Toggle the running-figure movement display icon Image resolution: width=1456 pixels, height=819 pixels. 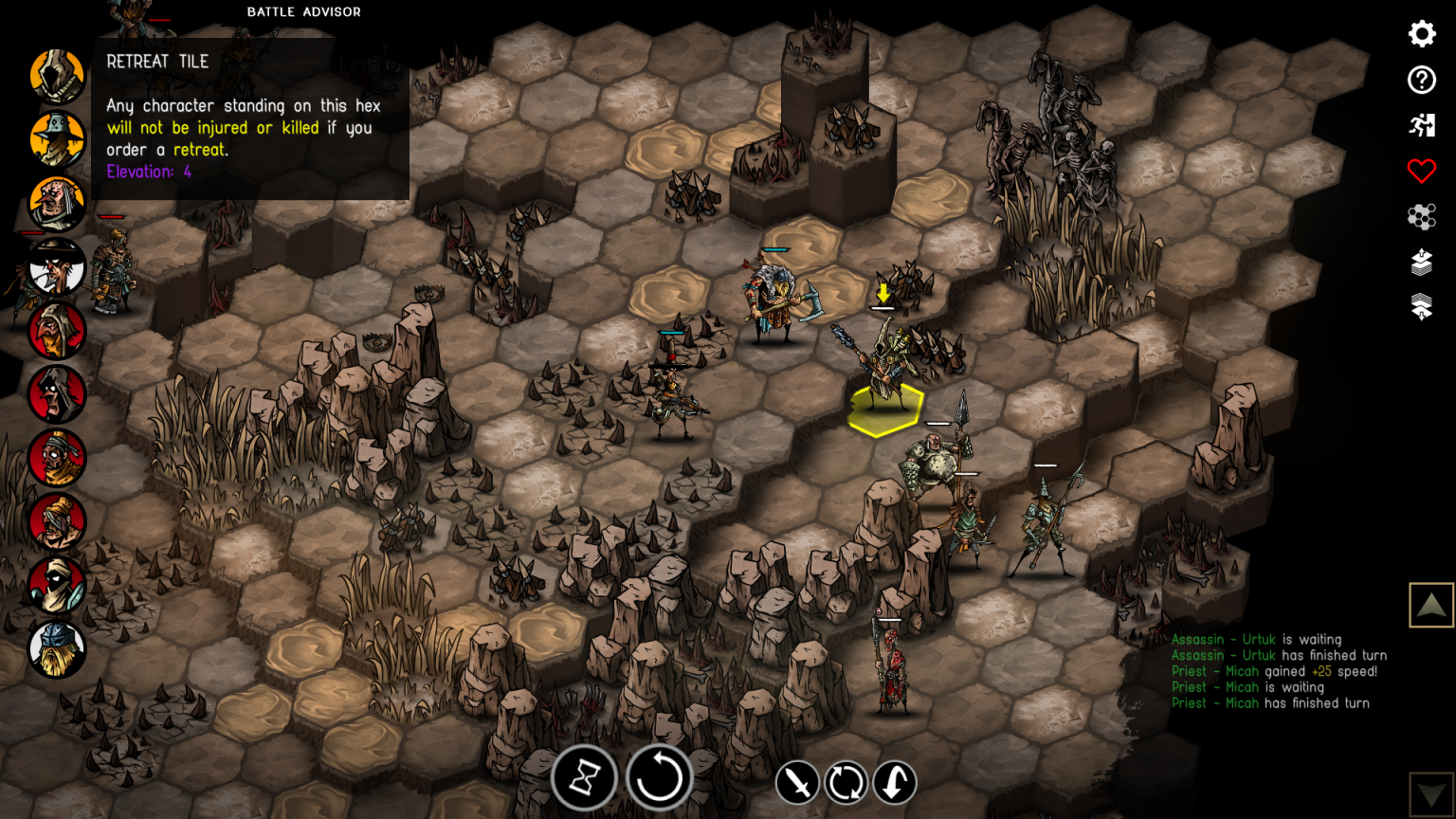pos(1421,124)
